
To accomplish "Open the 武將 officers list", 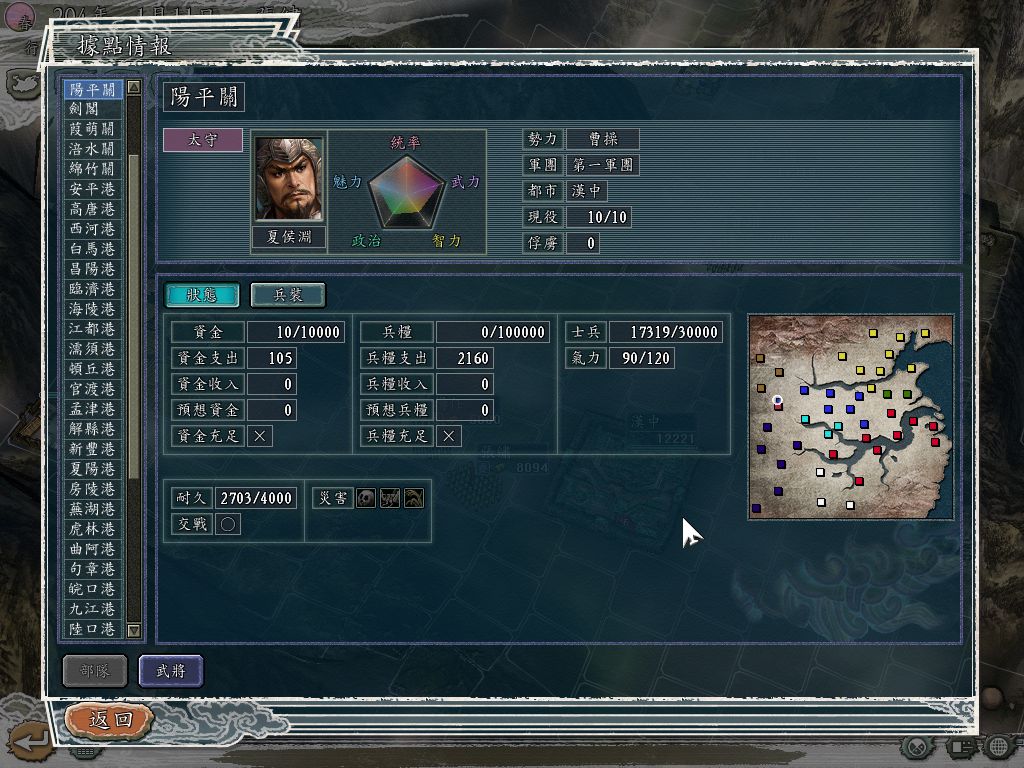I will point(171,671).
